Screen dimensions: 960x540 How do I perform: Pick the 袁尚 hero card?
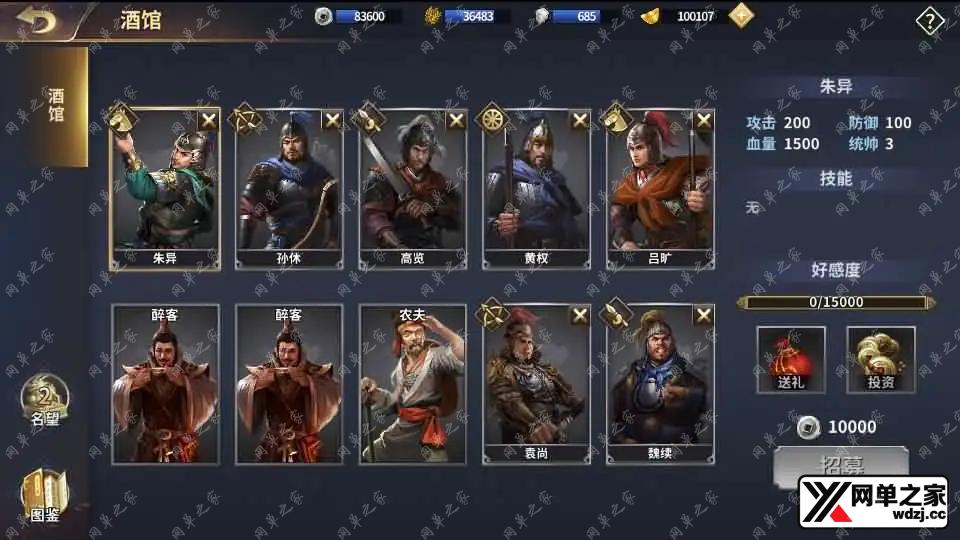click(536, 385)
